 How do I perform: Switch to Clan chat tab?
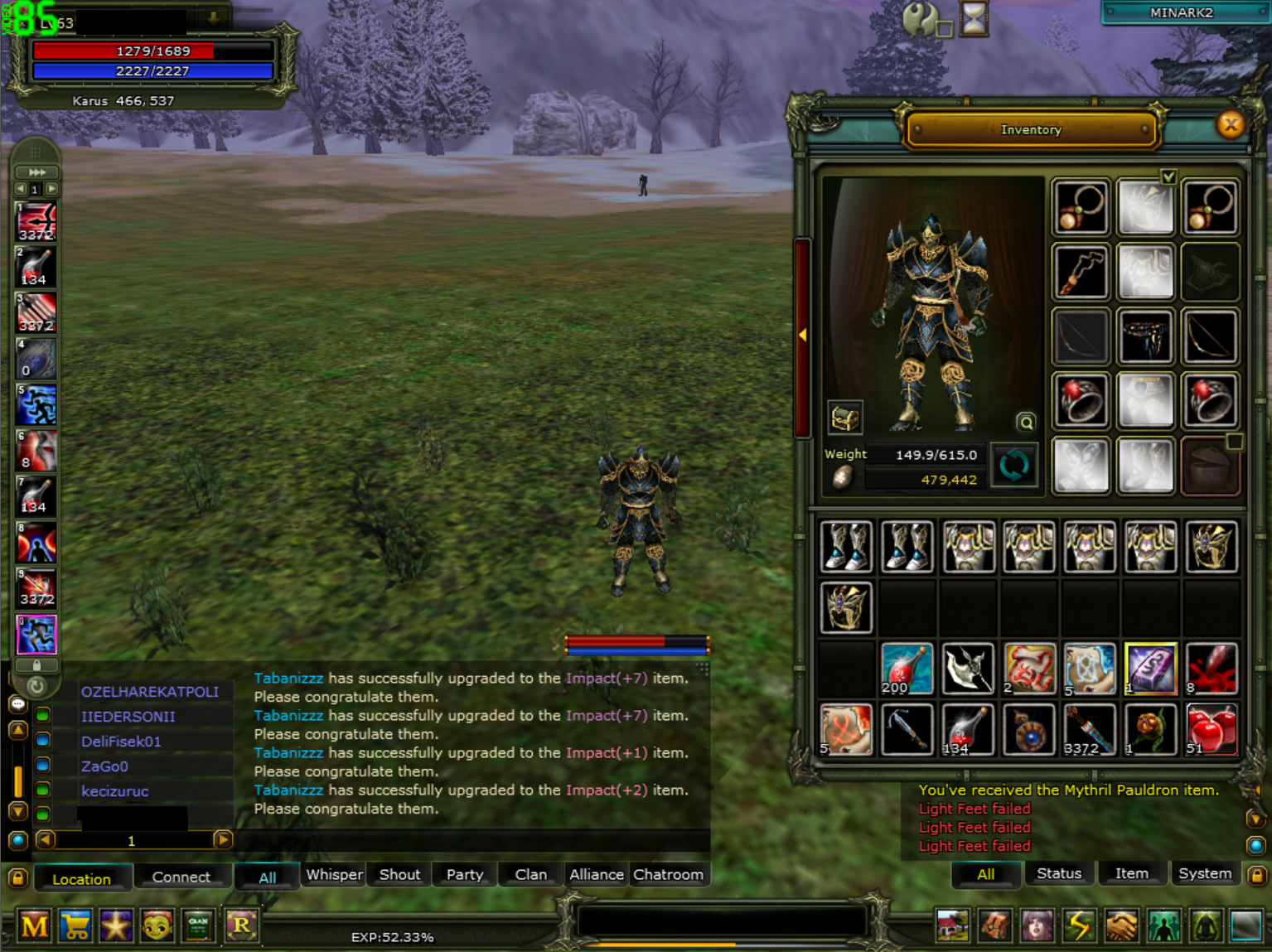(x=530, y=874)
